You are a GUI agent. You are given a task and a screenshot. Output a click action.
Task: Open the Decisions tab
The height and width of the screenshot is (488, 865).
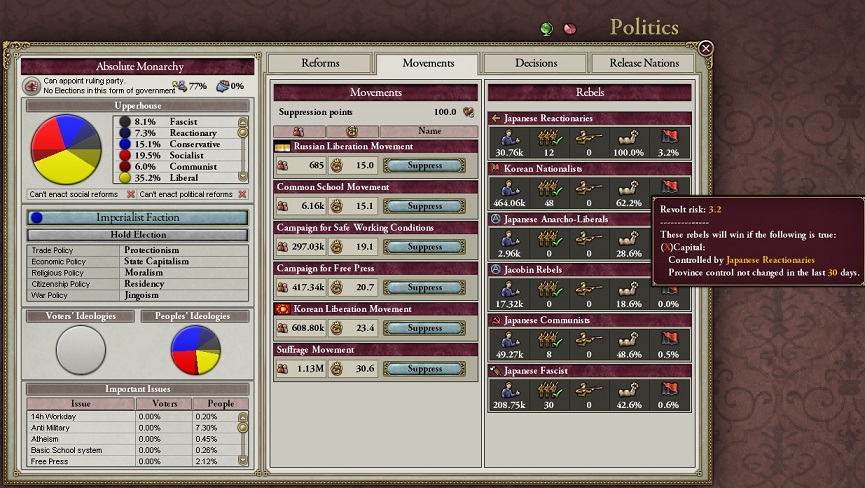[536, 63]
